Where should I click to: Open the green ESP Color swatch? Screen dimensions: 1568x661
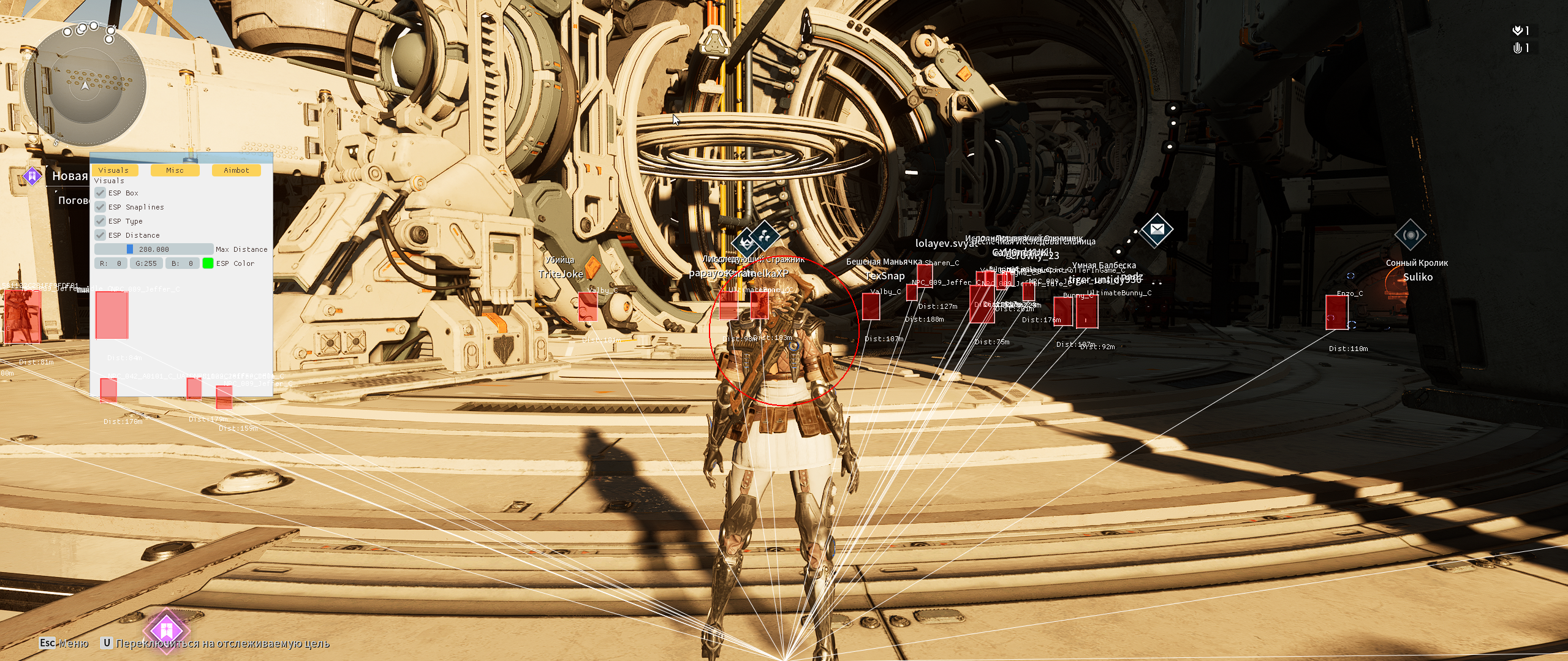[x=208, y=263]
